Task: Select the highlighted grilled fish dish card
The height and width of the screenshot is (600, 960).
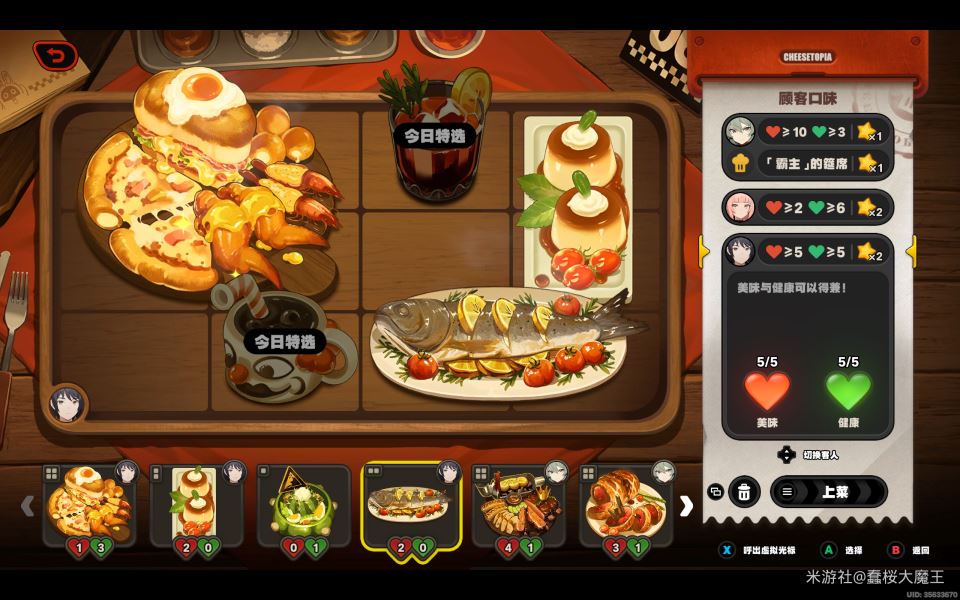Action: (411, 504)
